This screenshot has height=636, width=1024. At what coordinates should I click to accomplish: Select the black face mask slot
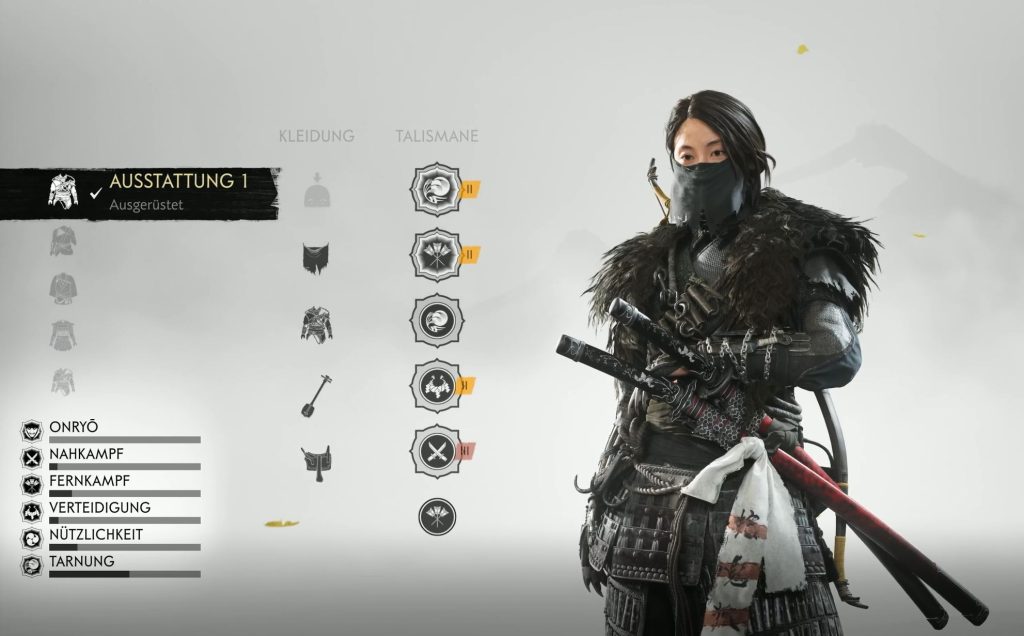point(317,258)
